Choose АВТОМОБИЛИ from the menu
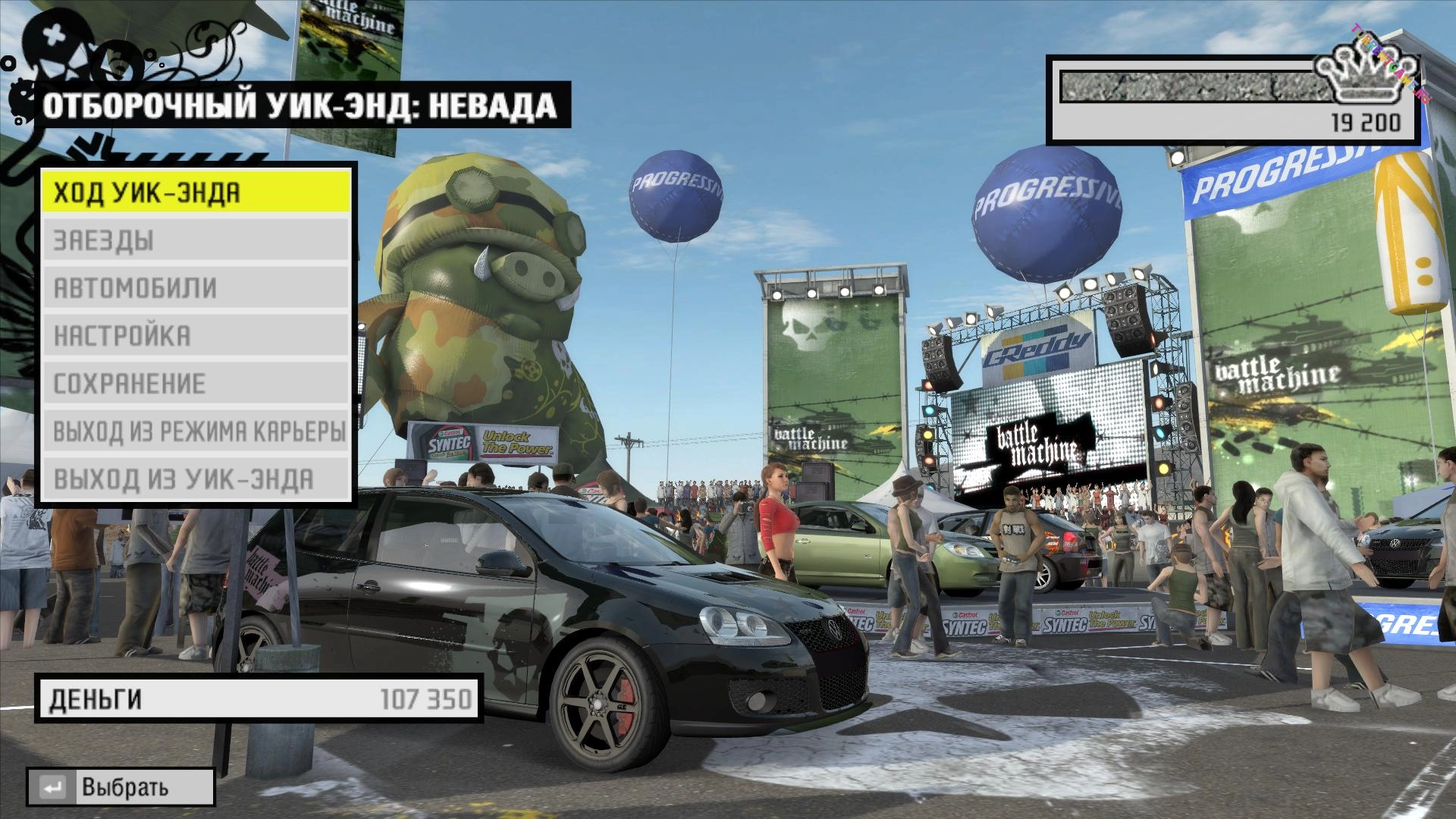The height and width of the screenshot is (819, 1456). pyautogui.click(x=196, y=288)
